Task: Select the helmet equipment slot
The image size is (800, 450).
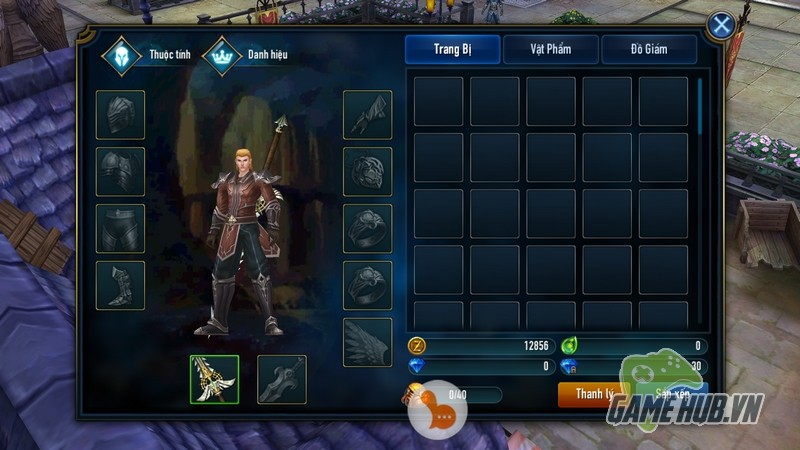Action: coord(120,114)
